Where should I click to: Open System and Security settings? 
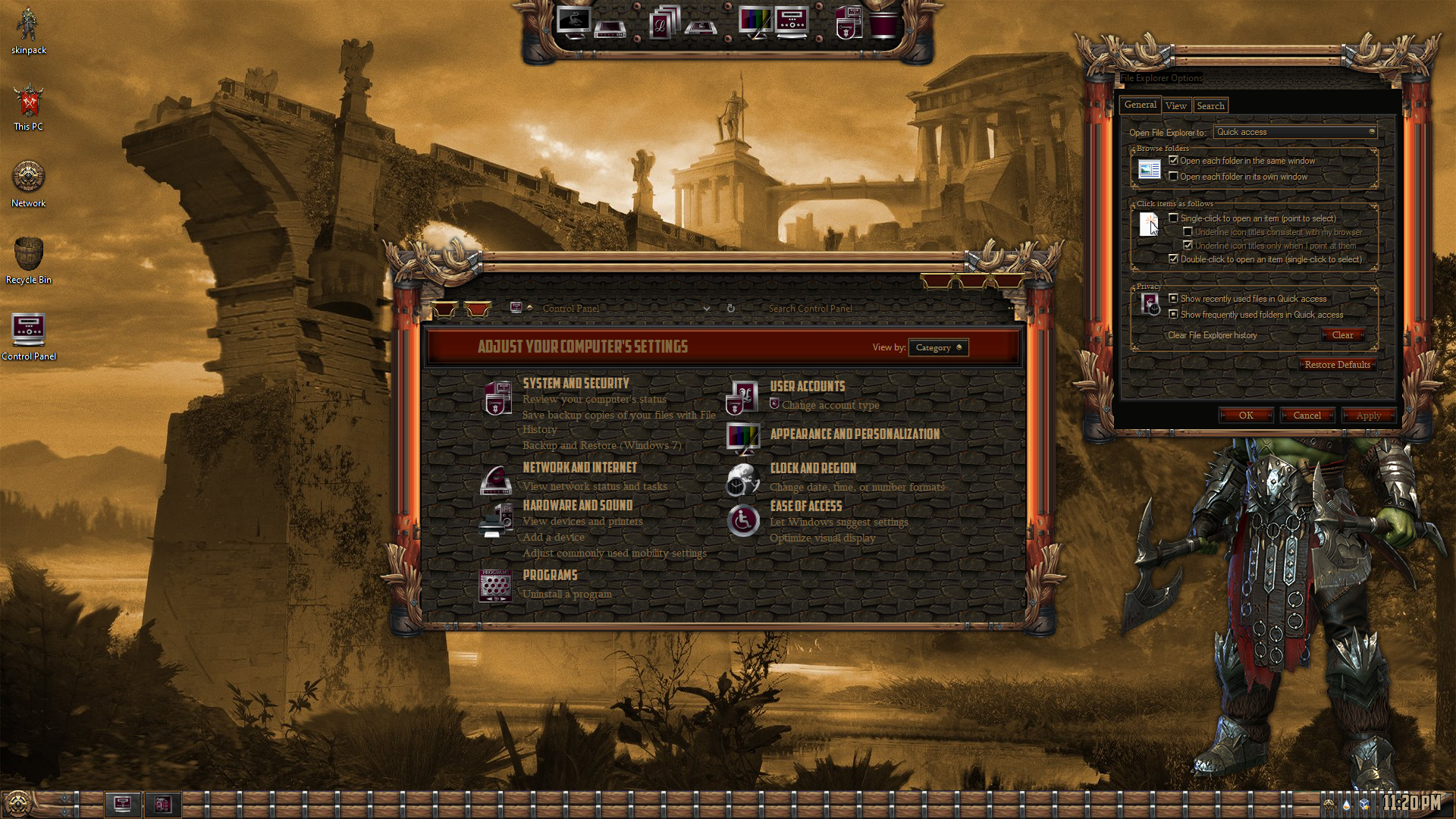(576, 384)
